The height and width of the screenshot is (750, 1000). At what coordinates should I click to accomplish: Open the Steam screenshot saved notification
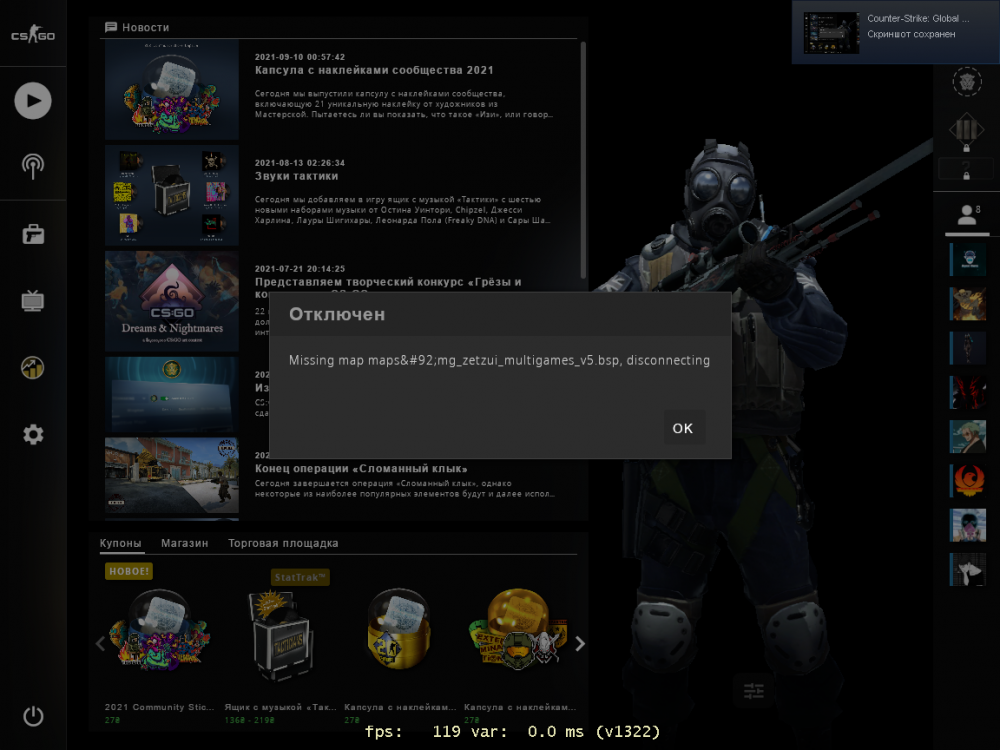[x=895, y=32]
